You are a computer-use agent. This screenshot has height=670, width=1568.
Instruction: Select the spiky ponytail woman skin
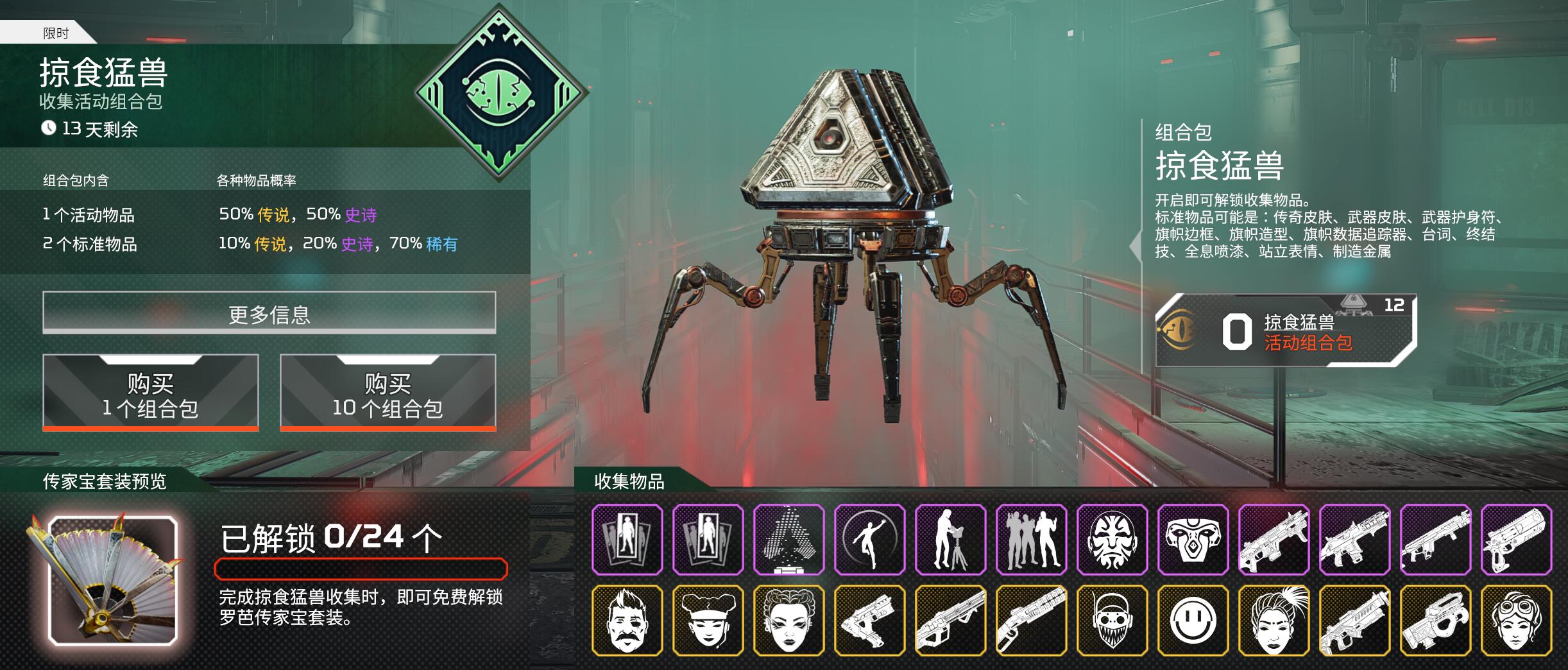coord(1274,620)
